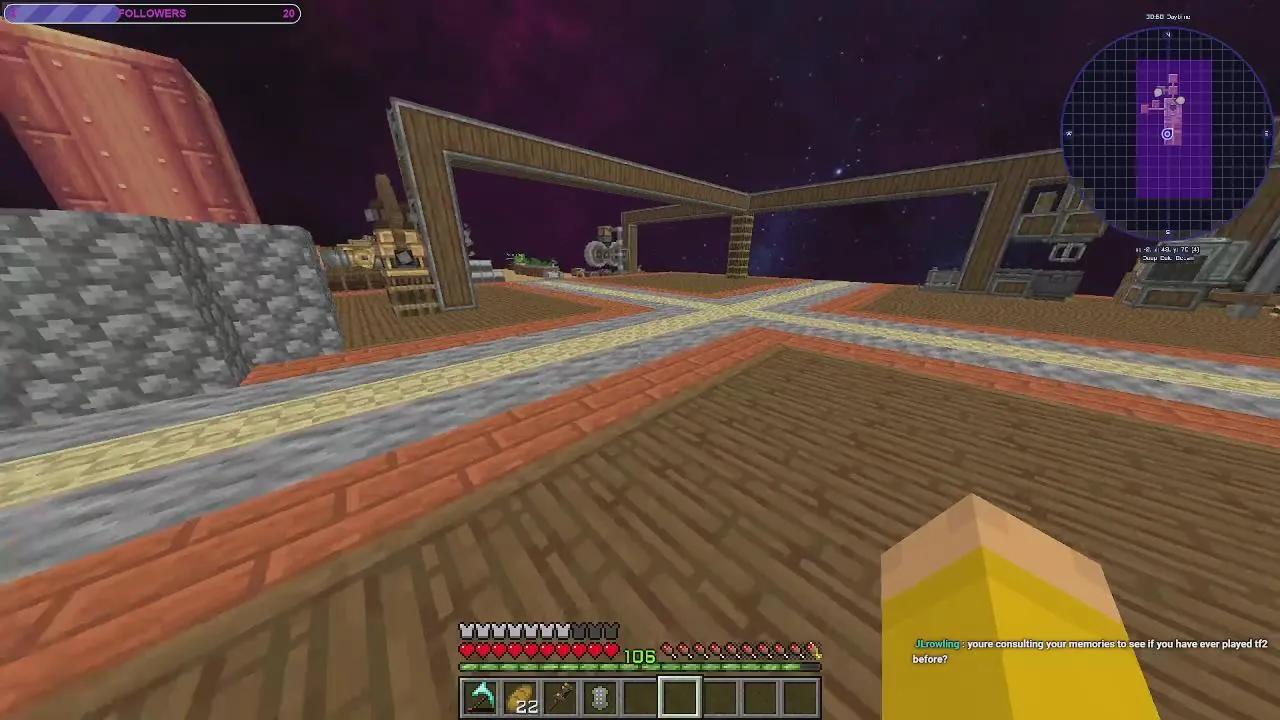Click the South marker on the minimap edge
The width and height of the screenshot is (1280, 720).
click(1167, 233)
